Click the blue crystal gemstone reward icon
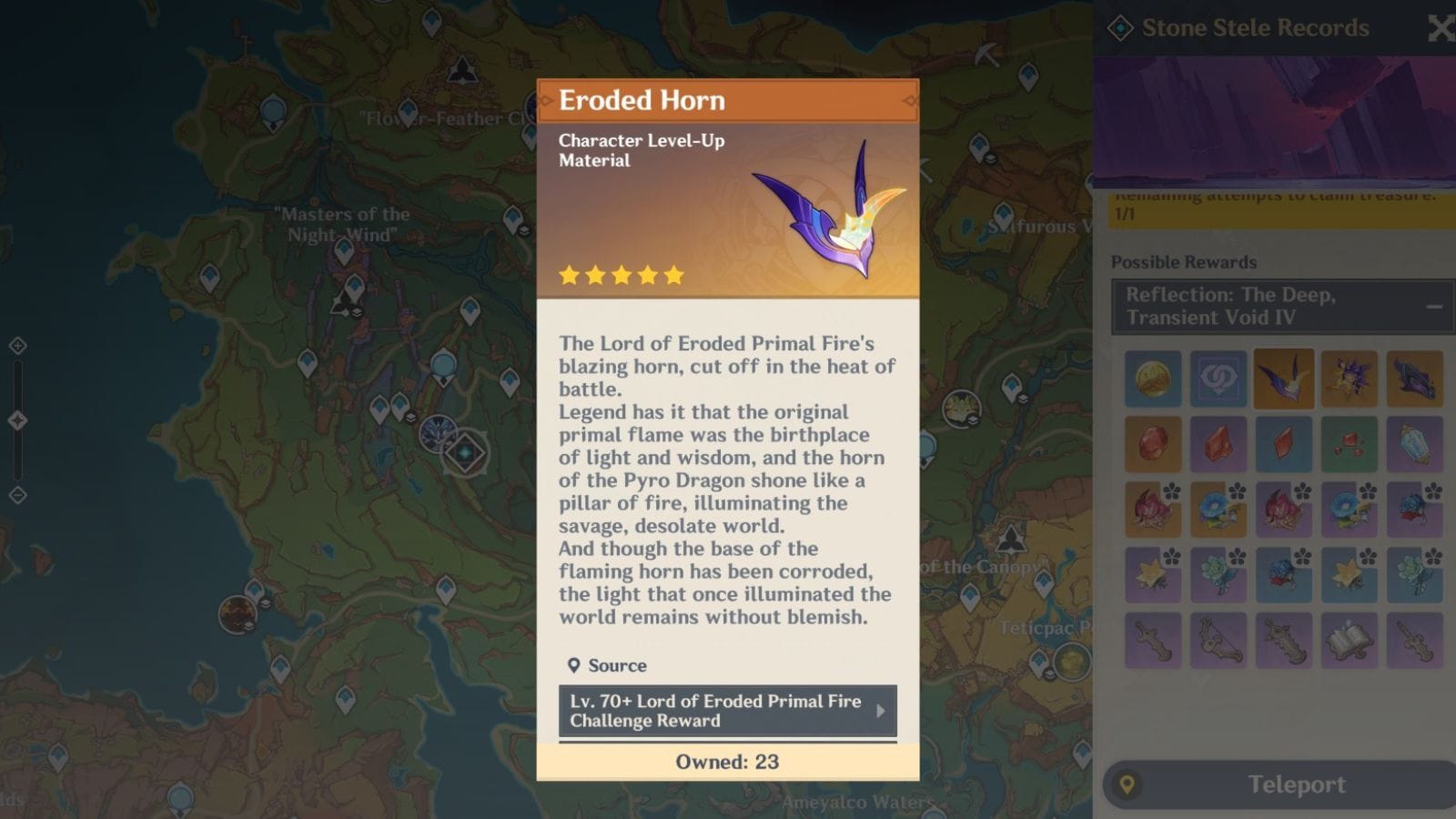 pyautogui.click(x=1415, y=445)
